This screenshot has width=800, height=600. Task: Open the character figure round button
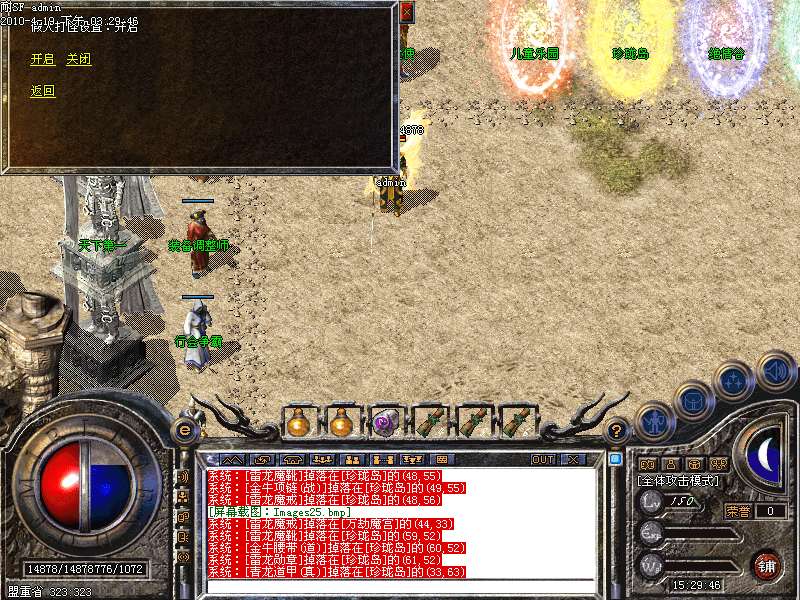point(653,421)
